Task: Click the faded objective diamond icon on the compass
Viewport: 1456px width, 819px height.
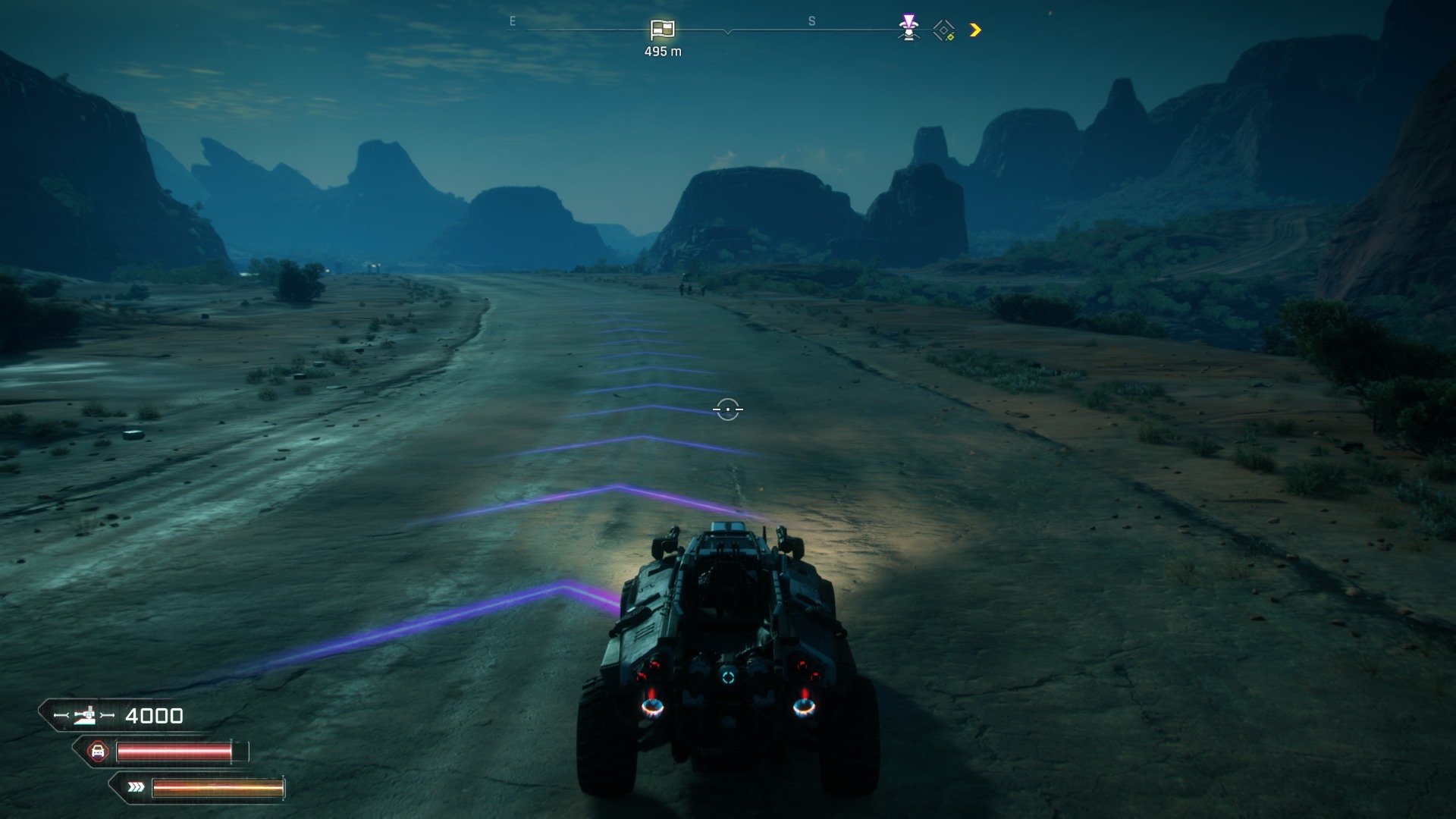Action: pos(943,30)
